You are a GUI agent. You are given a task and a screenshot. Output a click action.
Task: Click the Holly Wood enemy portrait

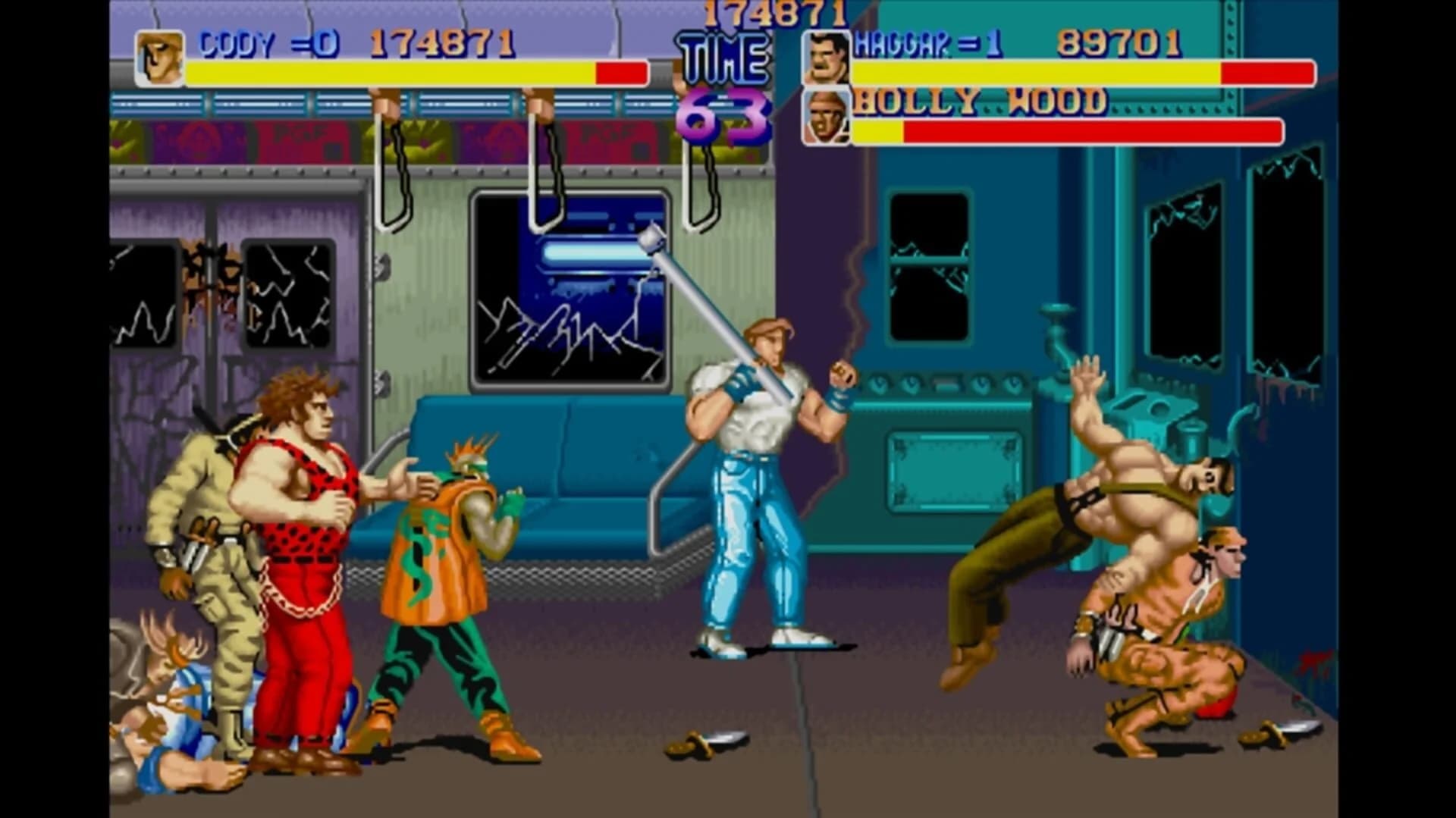click(827, 118)
